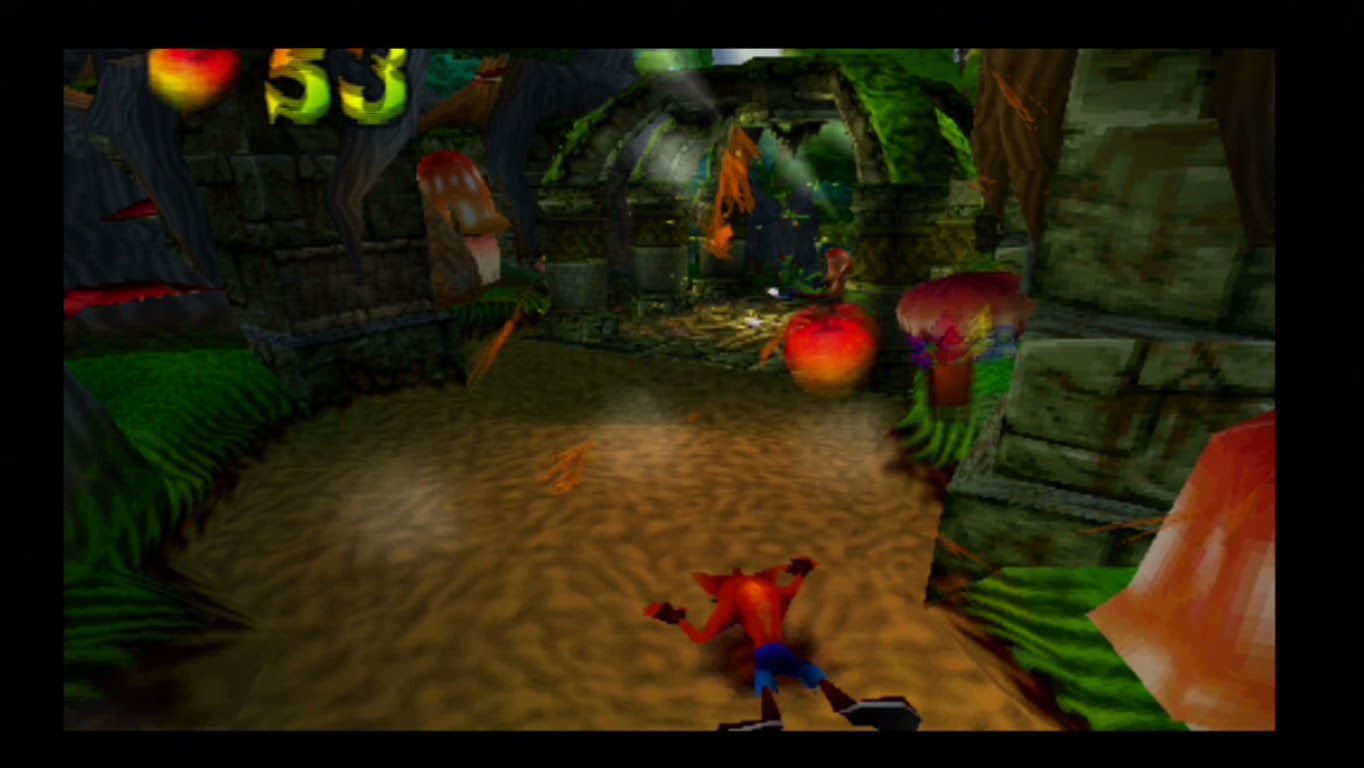Toggle the glowing sparkle near the bones
Screen dimensions: 1364x768
point(757,321)
